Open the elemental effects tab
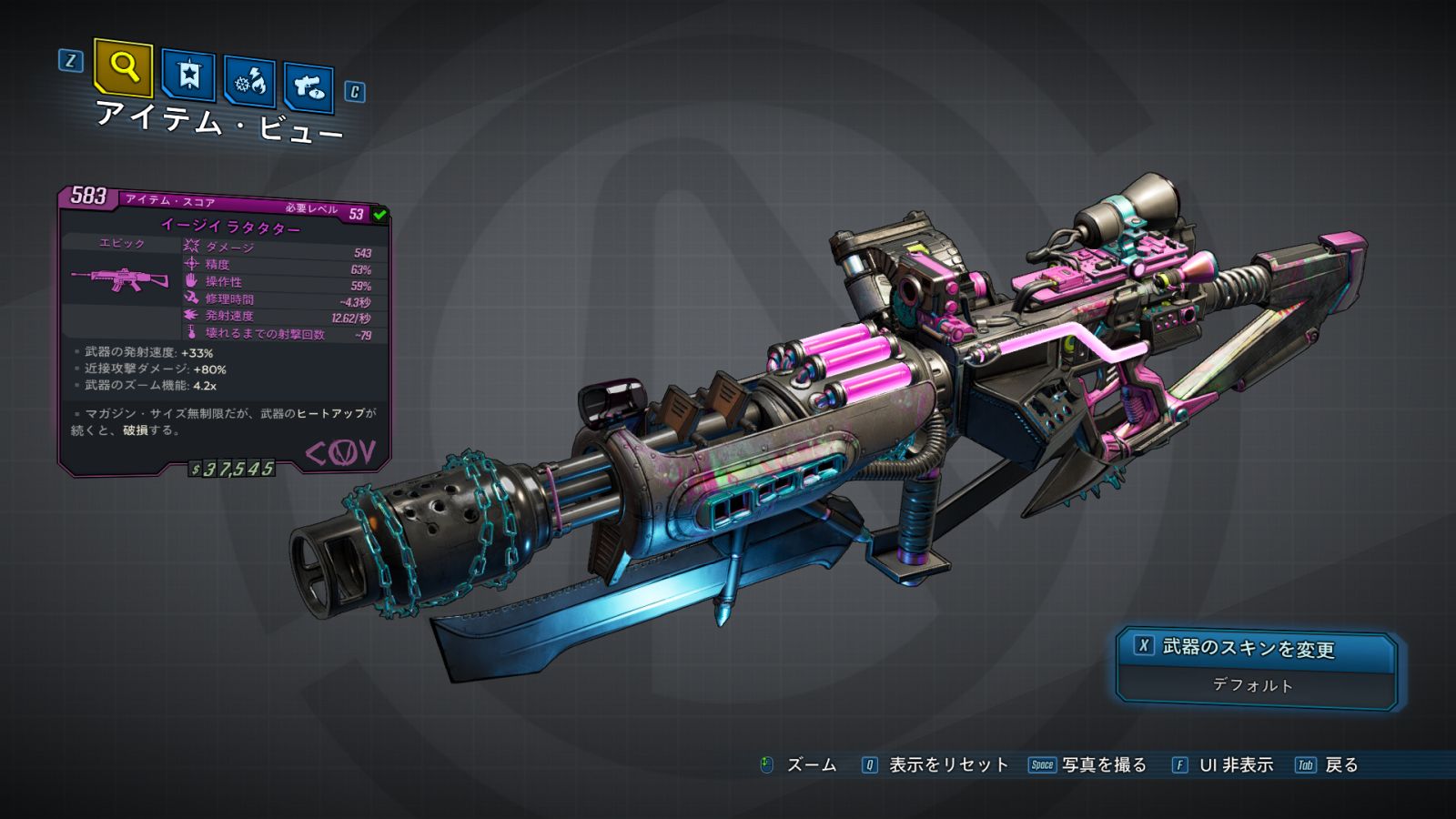The width and height of the screenshot is (1456, 819). [x=249, y=82]
